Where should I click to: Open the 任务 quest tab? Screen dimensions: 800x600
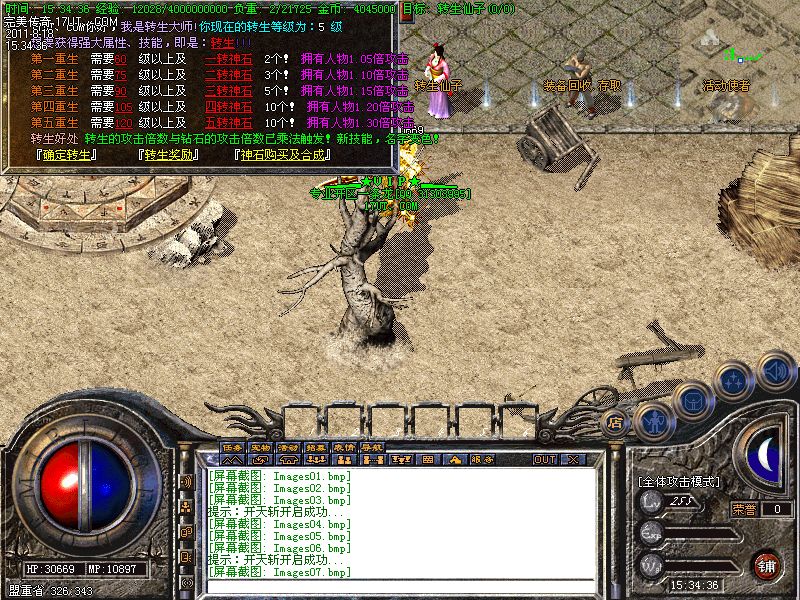point(232,446)
